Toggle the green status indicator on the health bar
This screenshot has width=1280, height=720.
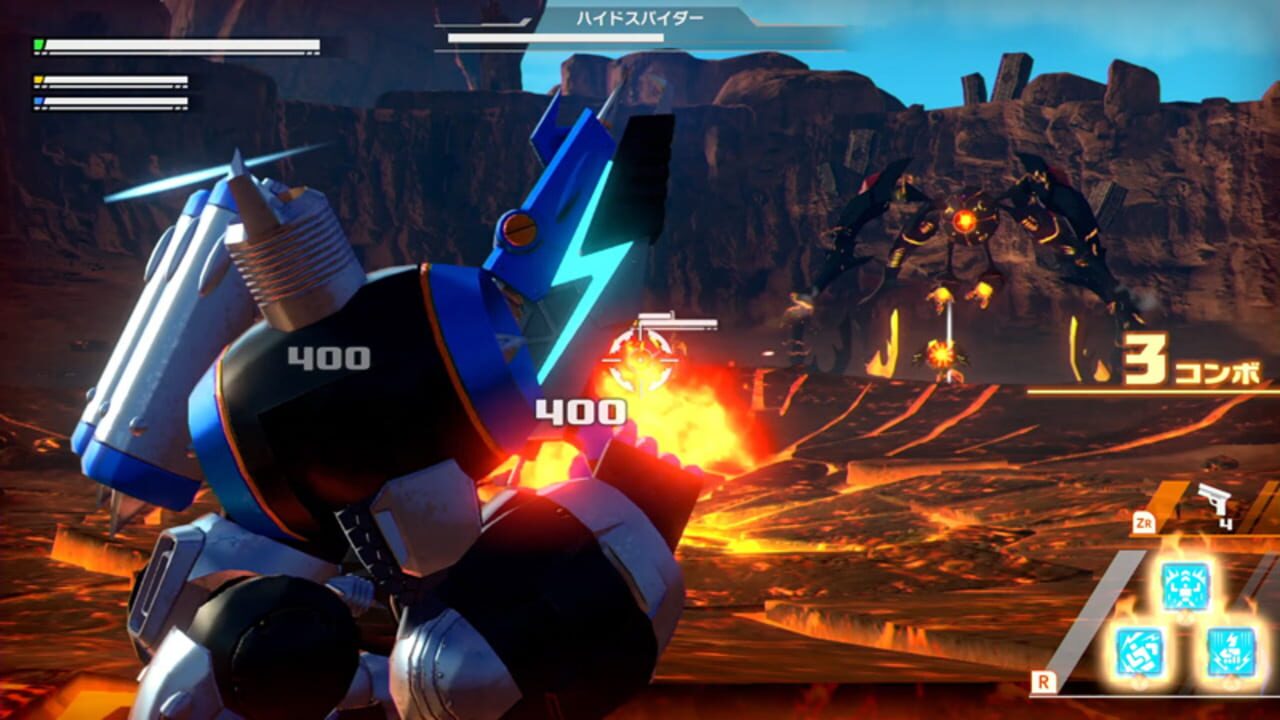coord(38,43)
